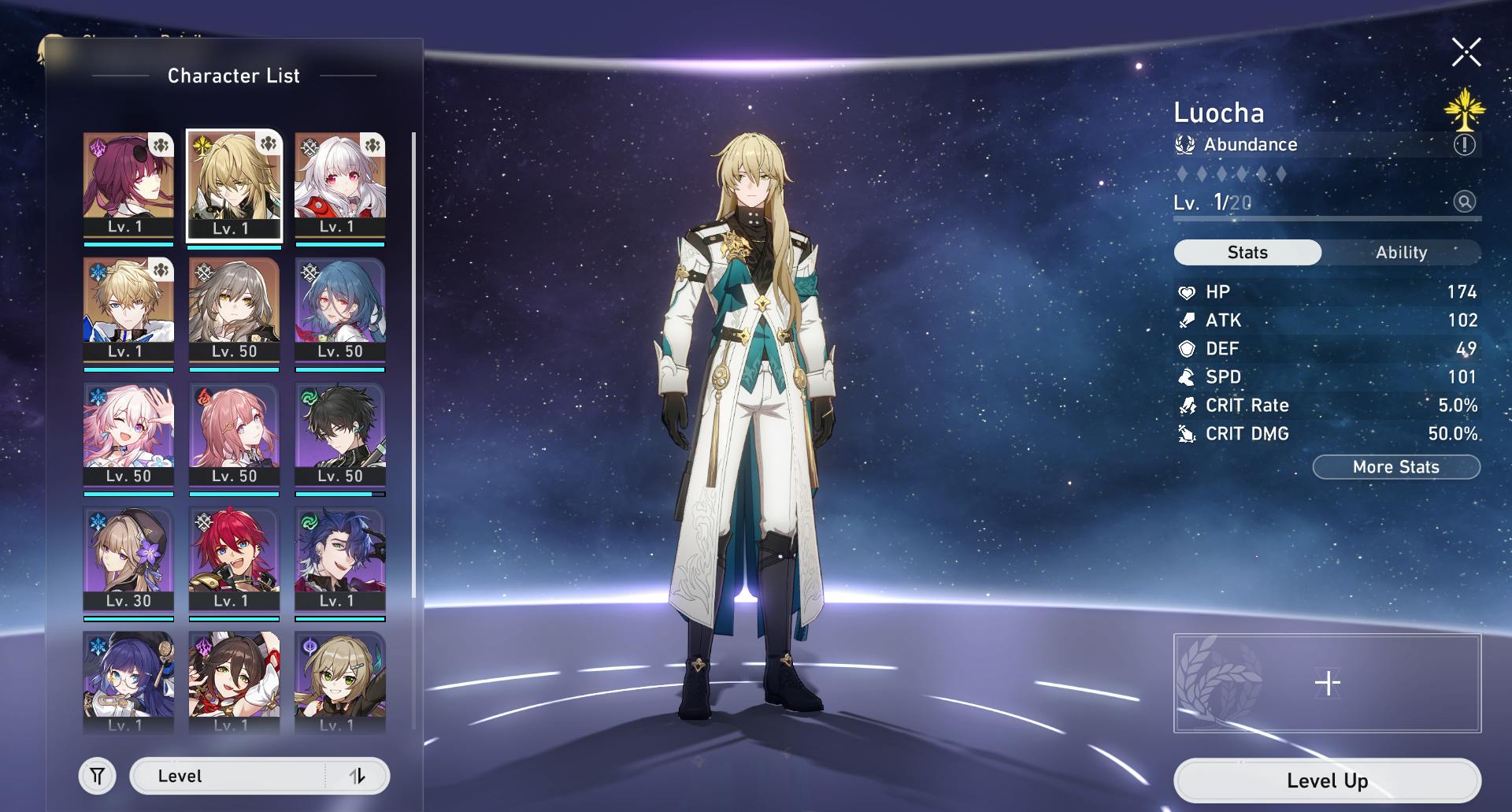Choose the white-haired red-eyed character
Viewport: 1512px width, 812px height.
(x=340, y=185)
